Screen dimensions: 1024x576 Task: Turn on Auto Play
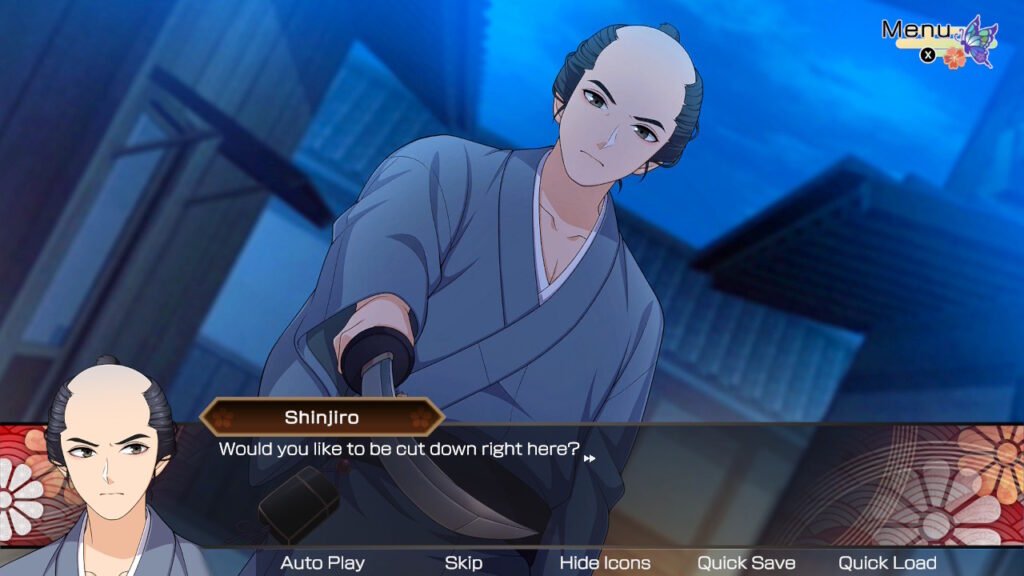(x=322, y=563)
